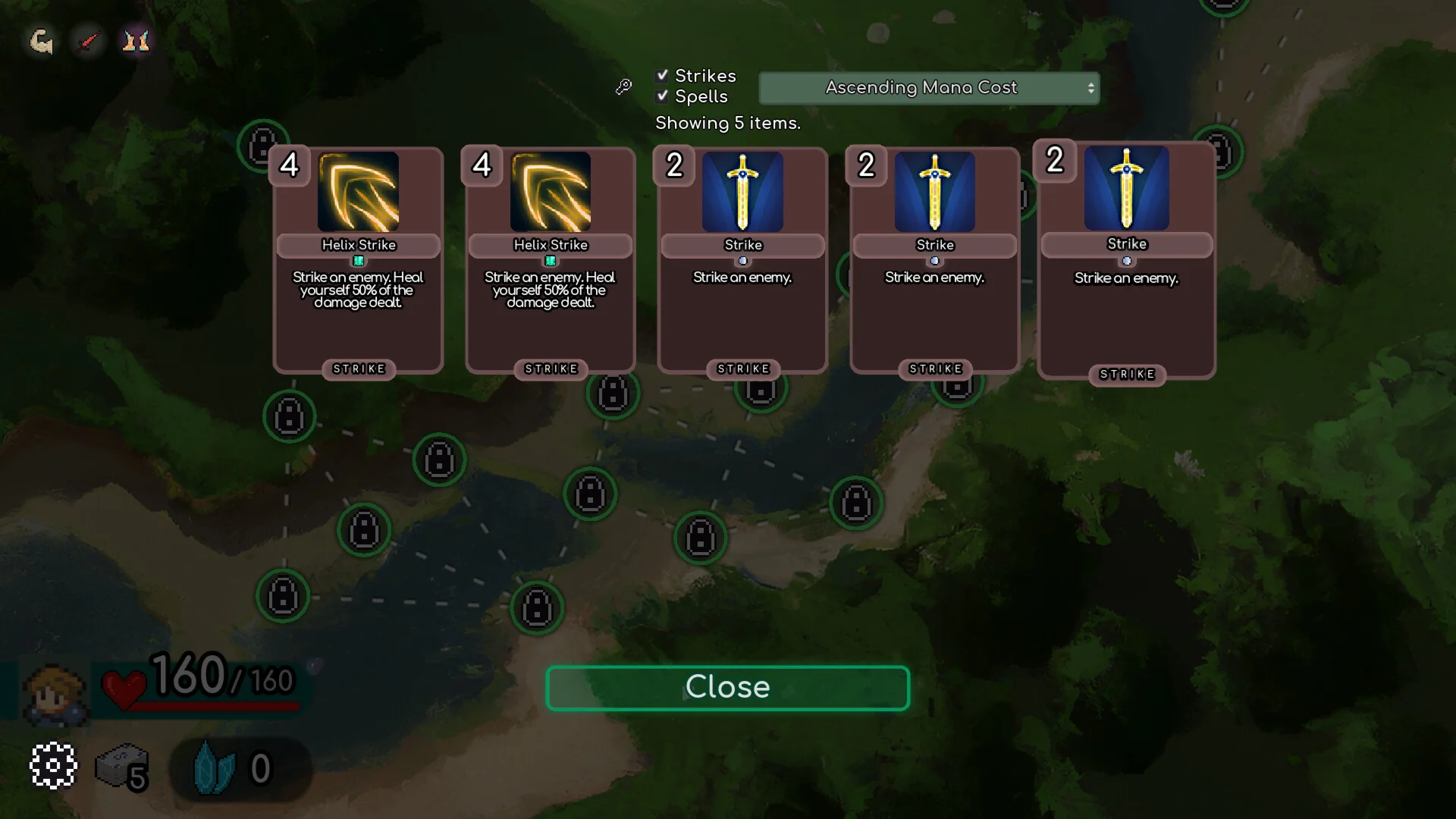Screen dimensions: 1456x819
Task: Click the magnifier search icon beside filters
Action: (x=623, y=87)
